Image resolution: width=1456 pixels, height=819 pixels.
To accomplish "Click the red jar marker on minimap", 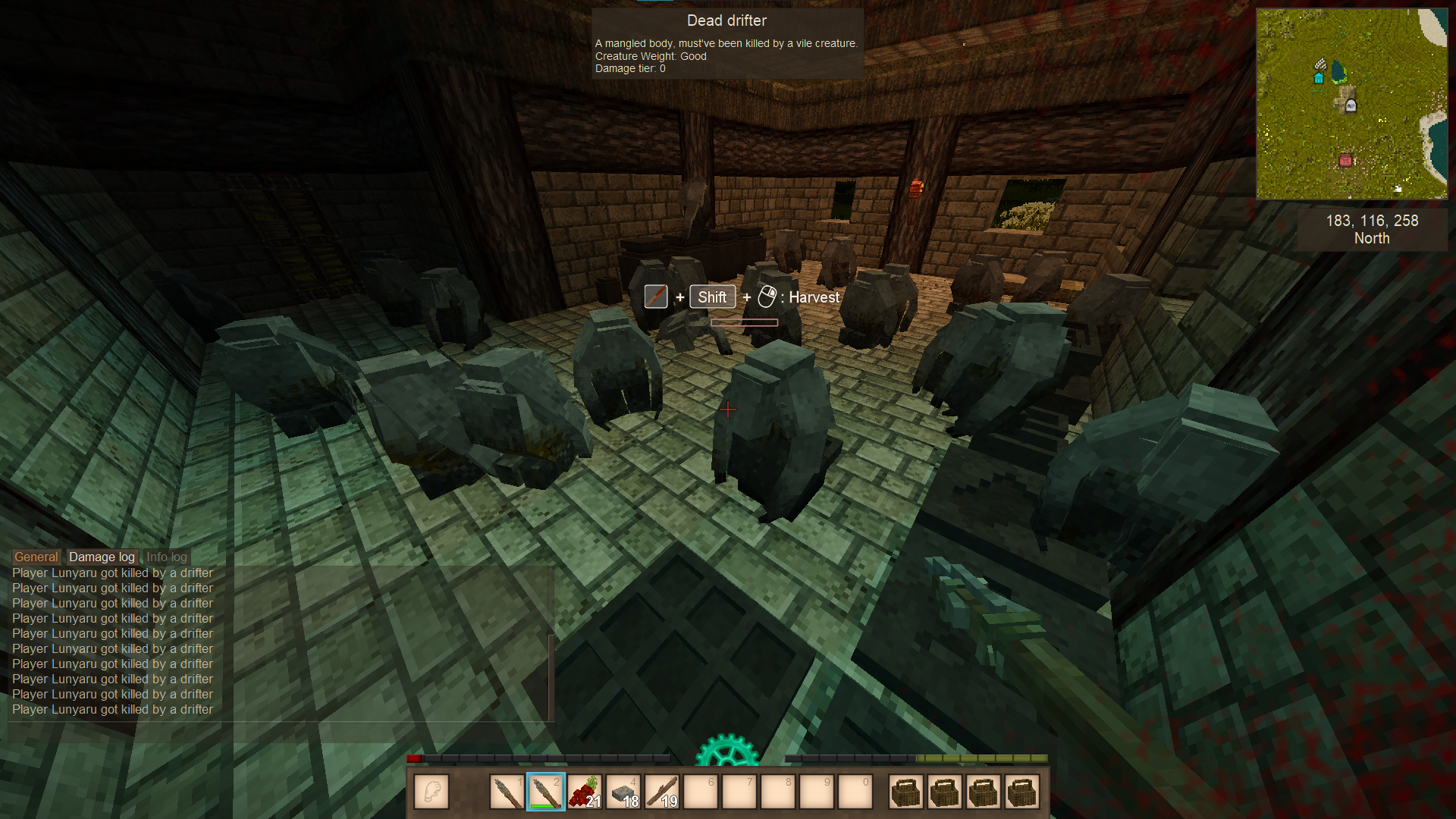I will tap(1345, 160).
